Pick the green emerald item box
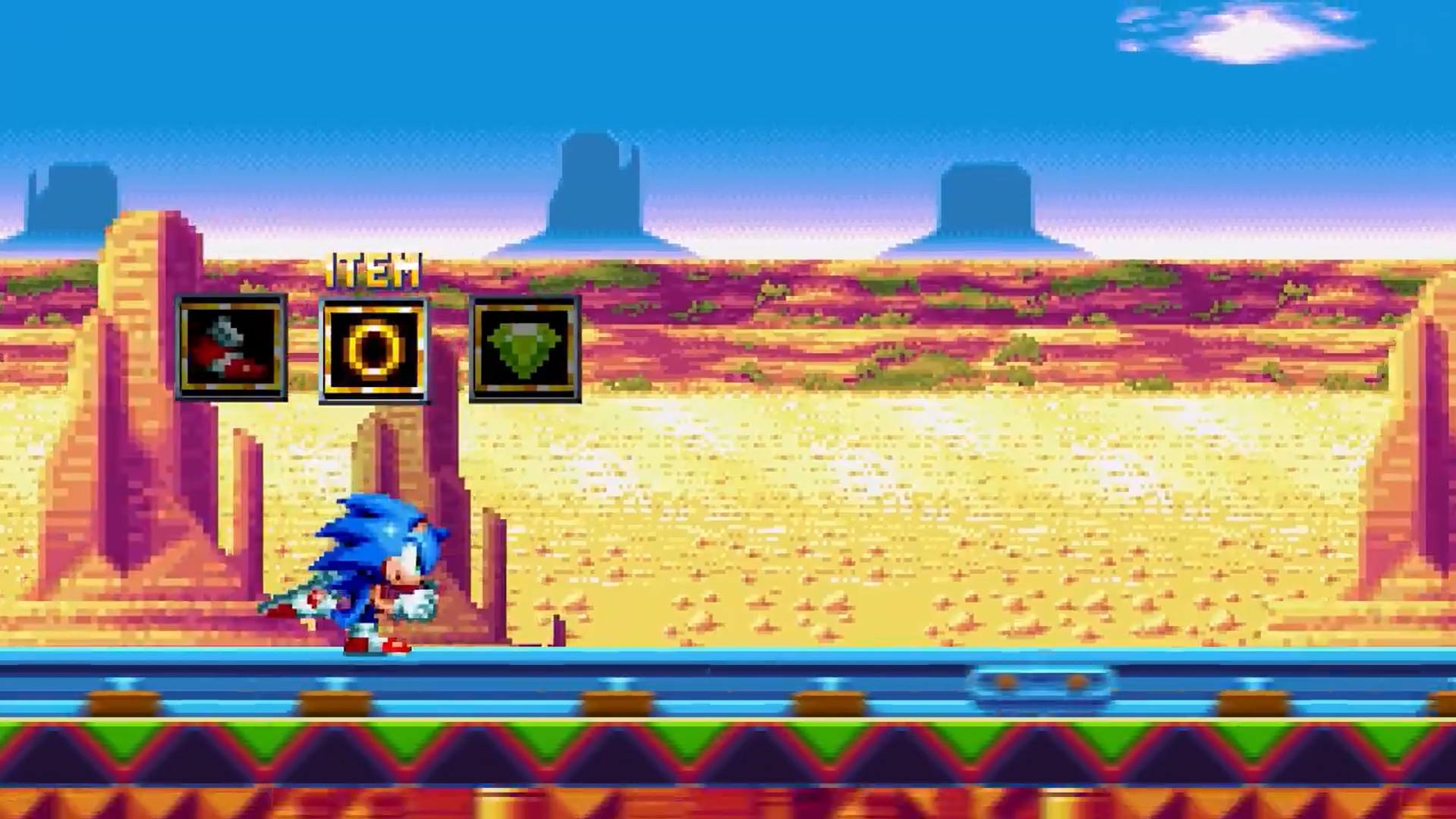 click(525, 349)
